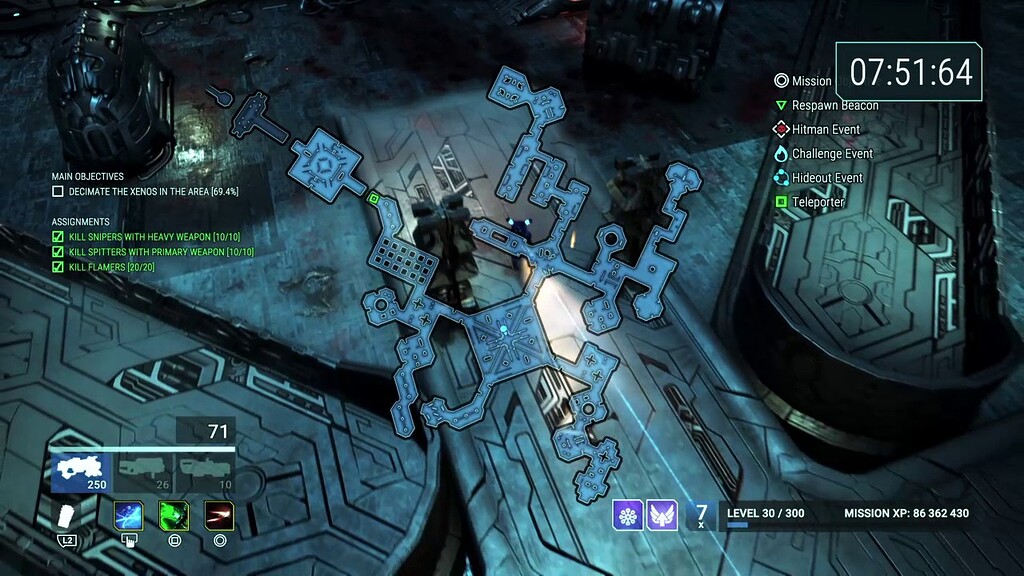The width and height of the screenshot is (1024, 576).
Task: Select the purple winged arrow perk icon
Action: (661, 515)
